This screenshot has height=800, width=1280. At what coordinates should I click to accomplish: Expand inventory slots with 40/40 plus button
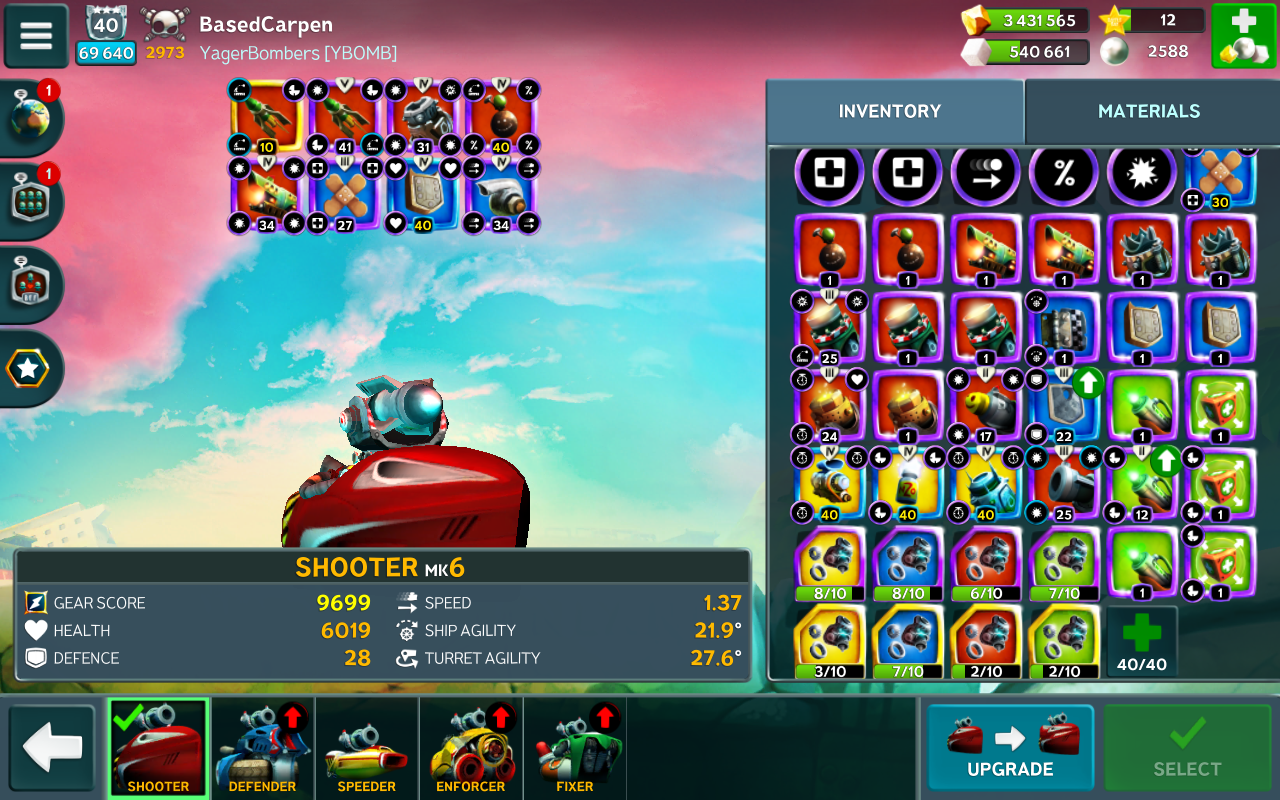click(x=1141, y=641)
